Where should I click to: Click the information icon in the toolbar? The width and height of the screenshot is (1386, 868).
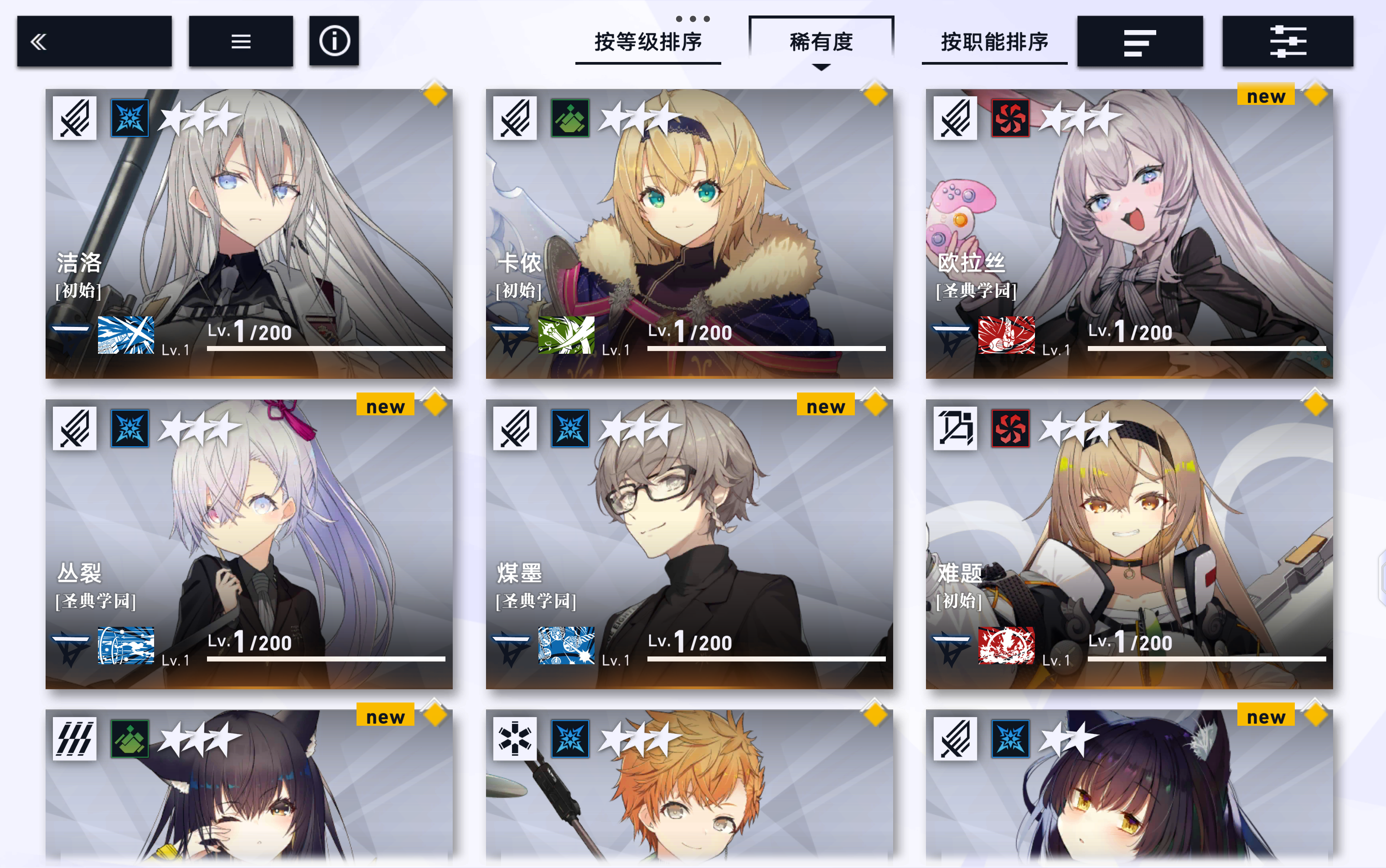pyautogui.click(x=335, y=41)
